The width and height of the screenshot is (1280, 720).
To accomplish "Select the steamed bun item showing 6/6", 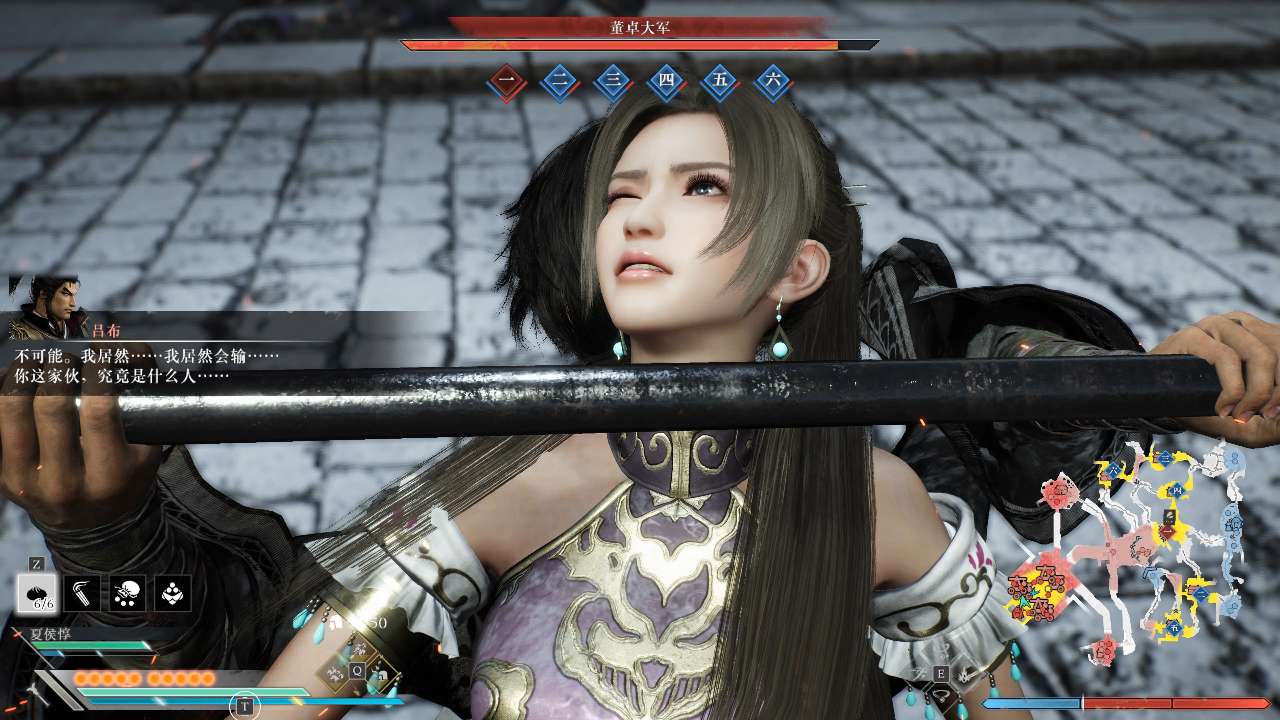I will (36, 593).
